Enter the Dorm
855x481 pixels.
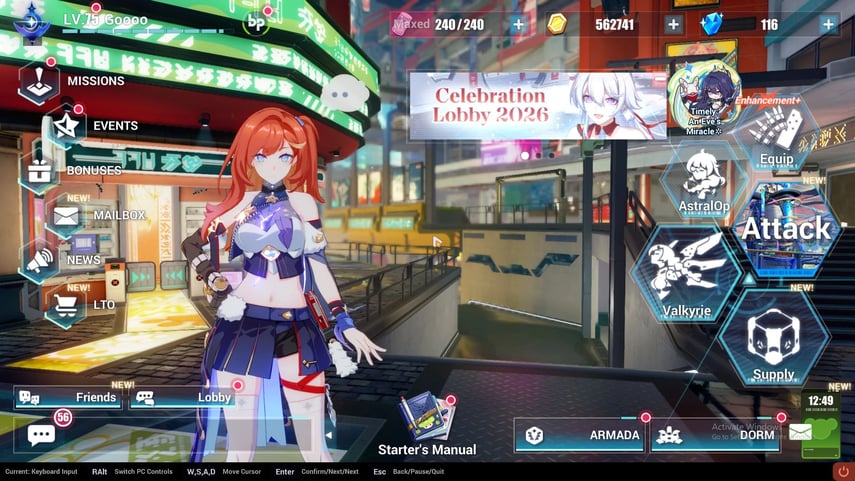coord(716,435)
